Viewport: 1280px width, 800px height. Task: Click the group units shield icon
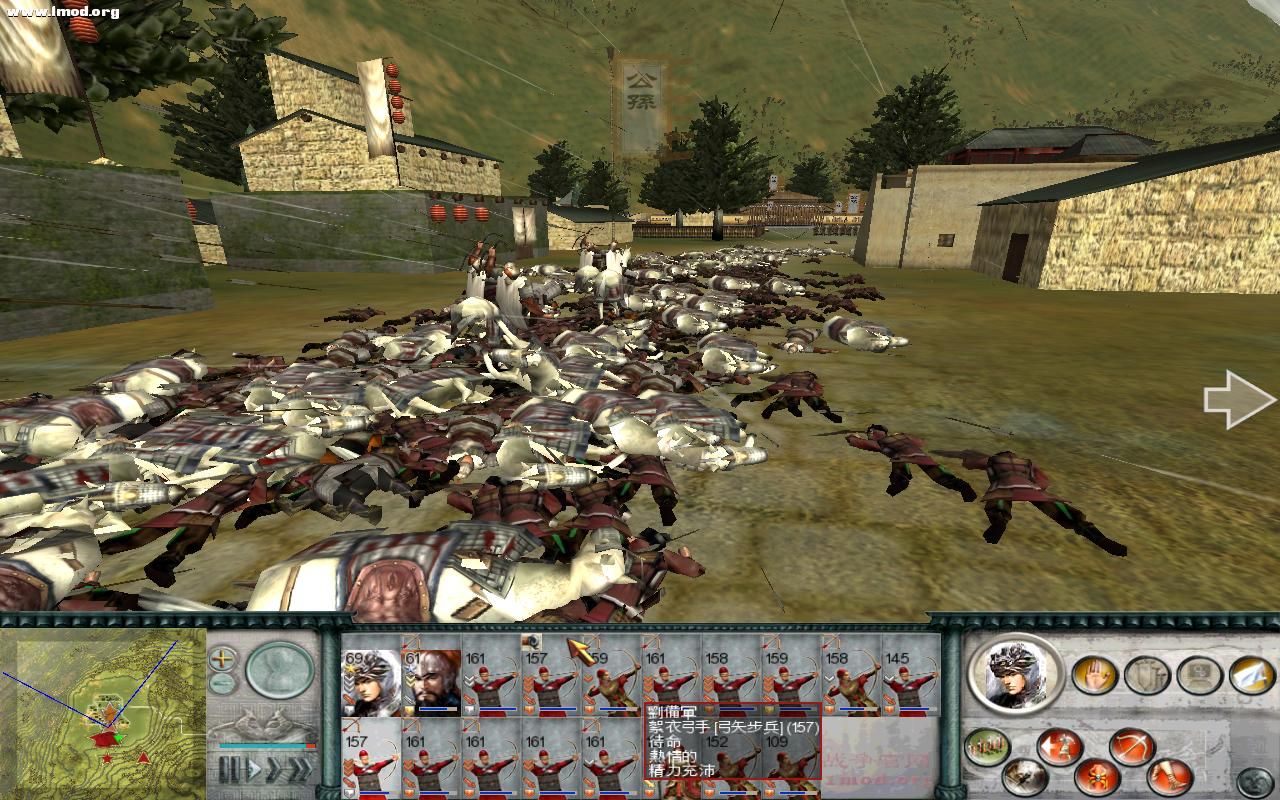coord(1144,674)
